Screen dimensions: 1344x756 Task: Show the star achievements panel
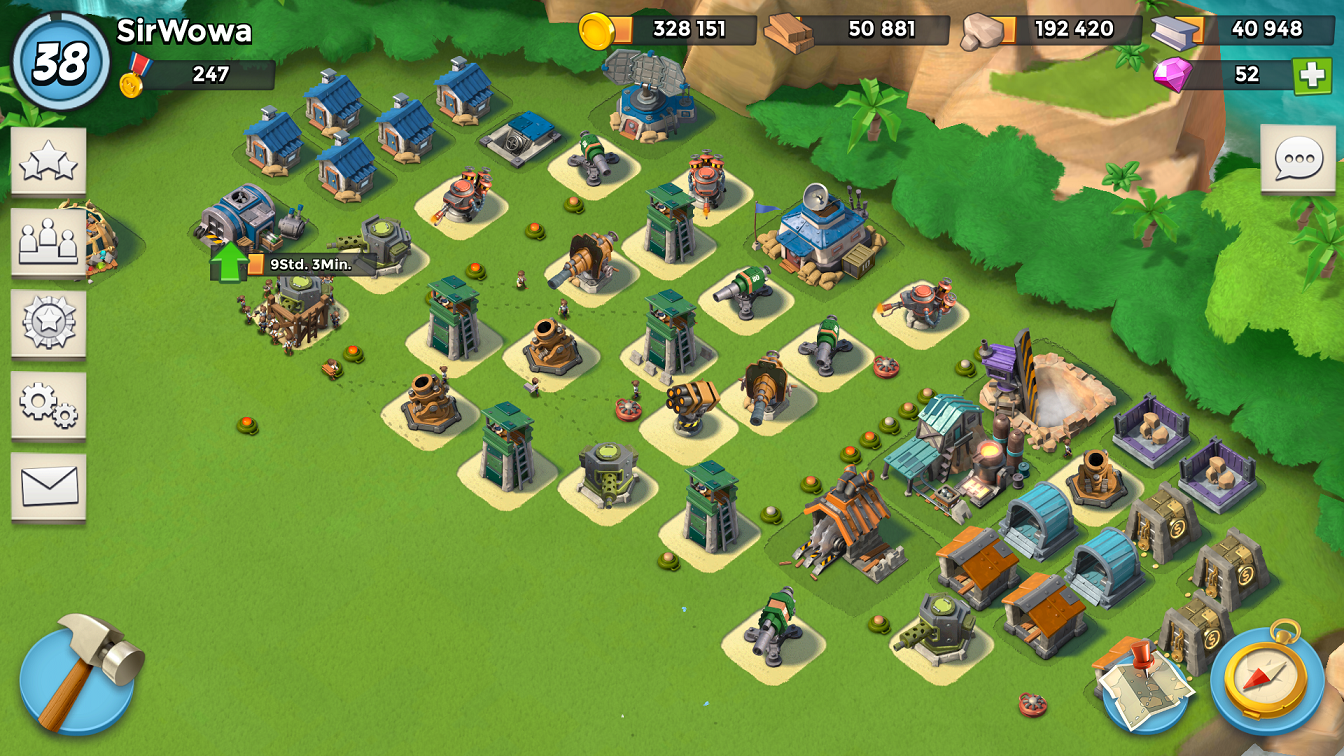[49, 162]
